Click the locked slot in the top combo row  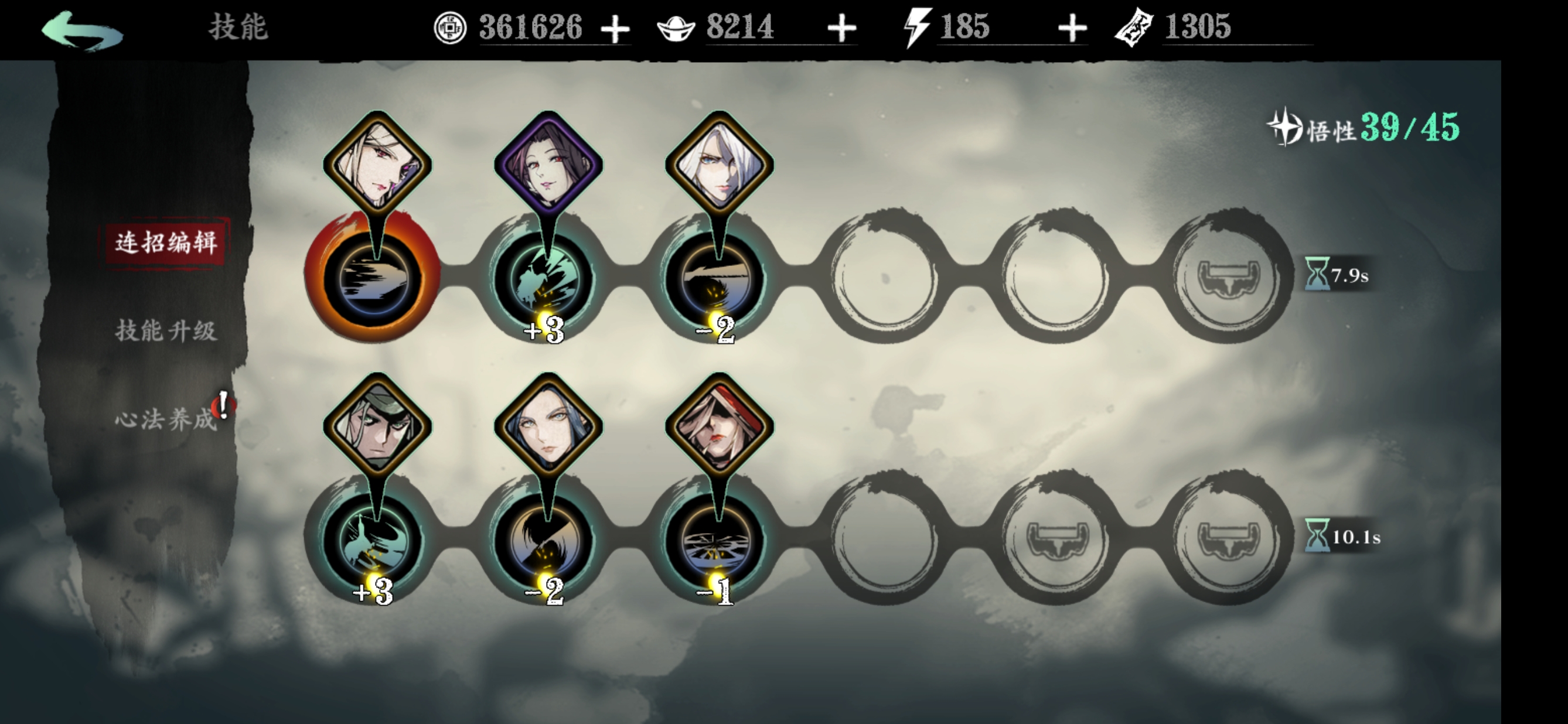1228,278
